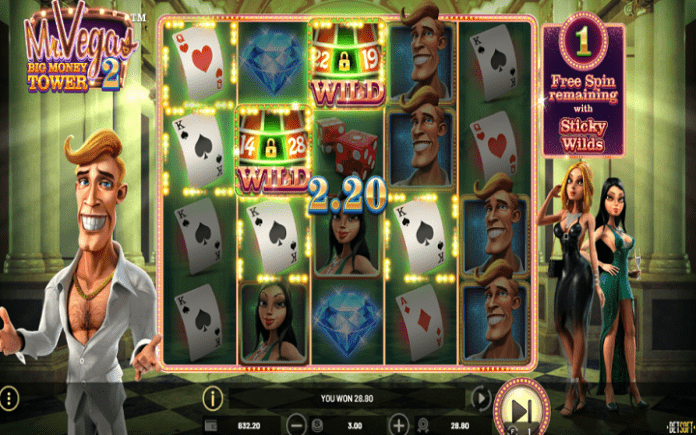The image size is (696, 435).
Task: Click the small arrow button beside spin
Action: pyautogui.click(x=481, y=399)
